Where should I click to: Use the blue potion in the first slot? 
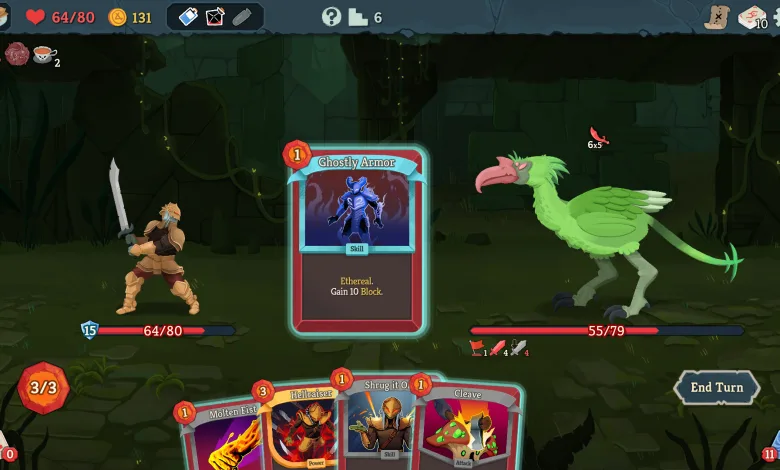pyautogui.click(x=188, y=16)
